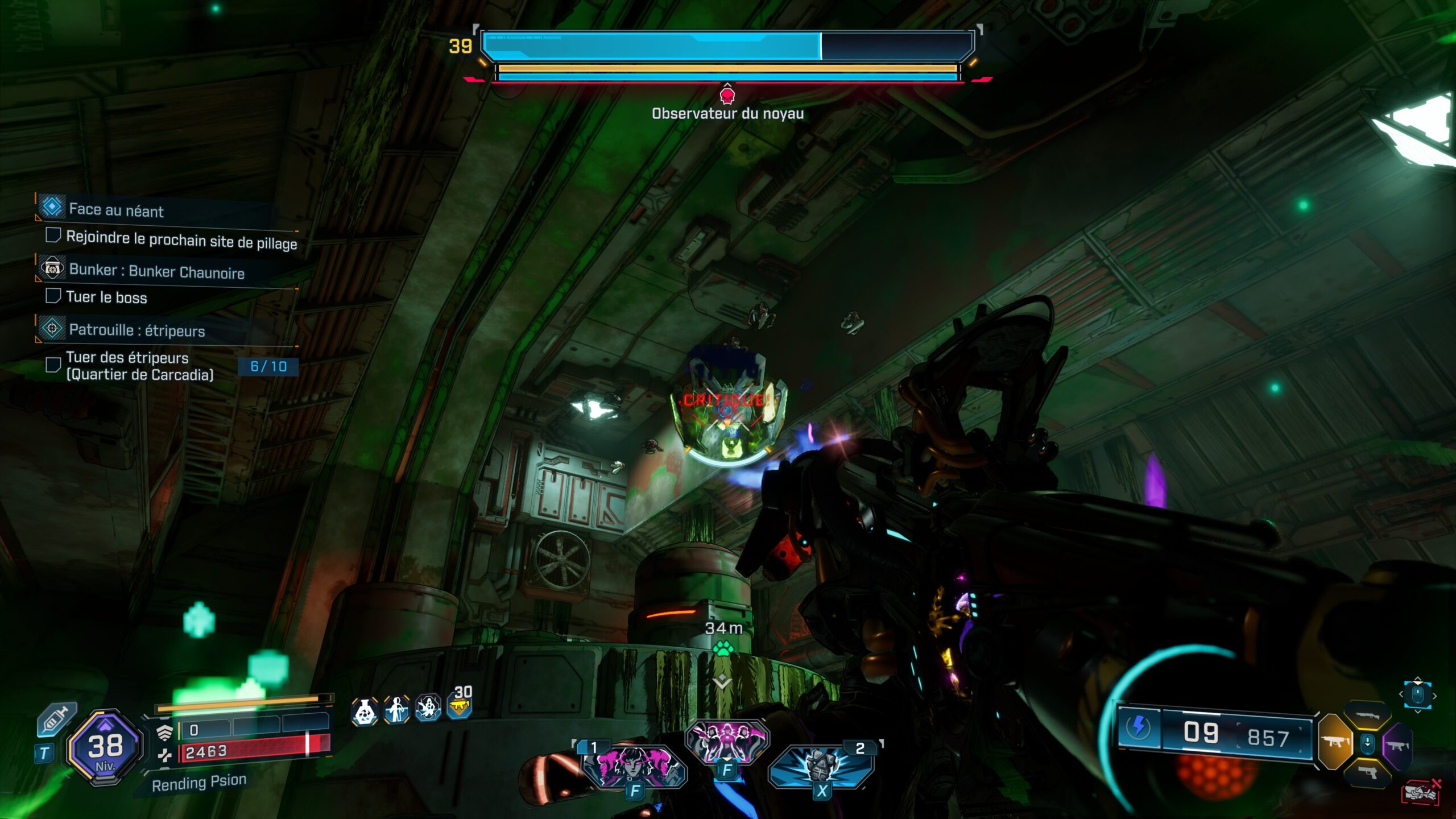Pick the purple SMG weapon slot
Screen dimensions: 1456x819
click(x=1398, y=746)
